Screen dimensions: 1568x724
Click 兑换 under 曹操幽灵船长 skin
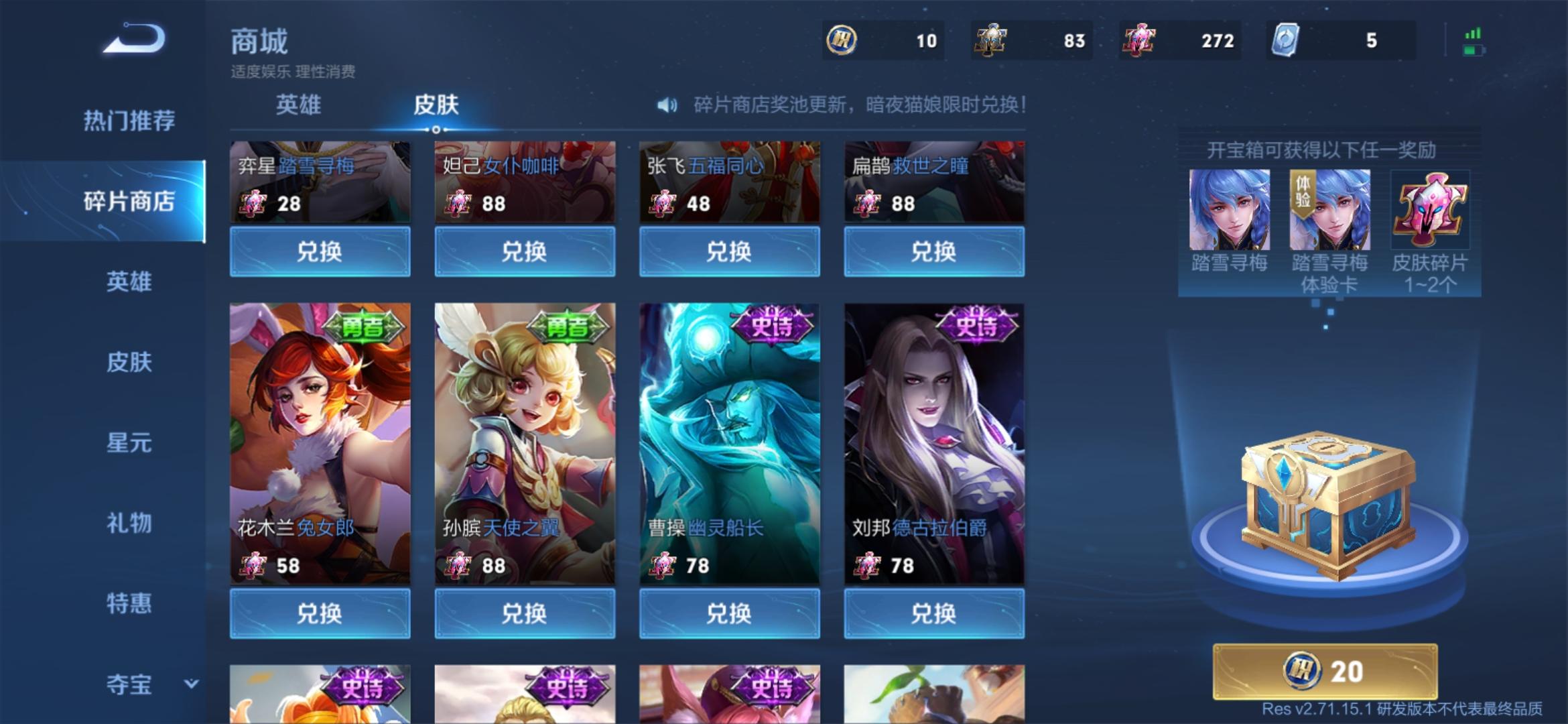click(x=730, y=613)
